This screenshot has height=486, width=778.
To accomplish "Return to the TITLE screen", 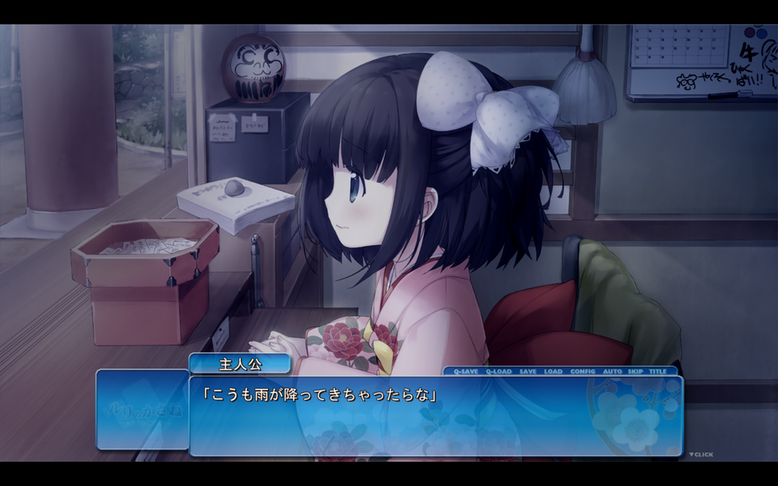I will tap(658, 371).
